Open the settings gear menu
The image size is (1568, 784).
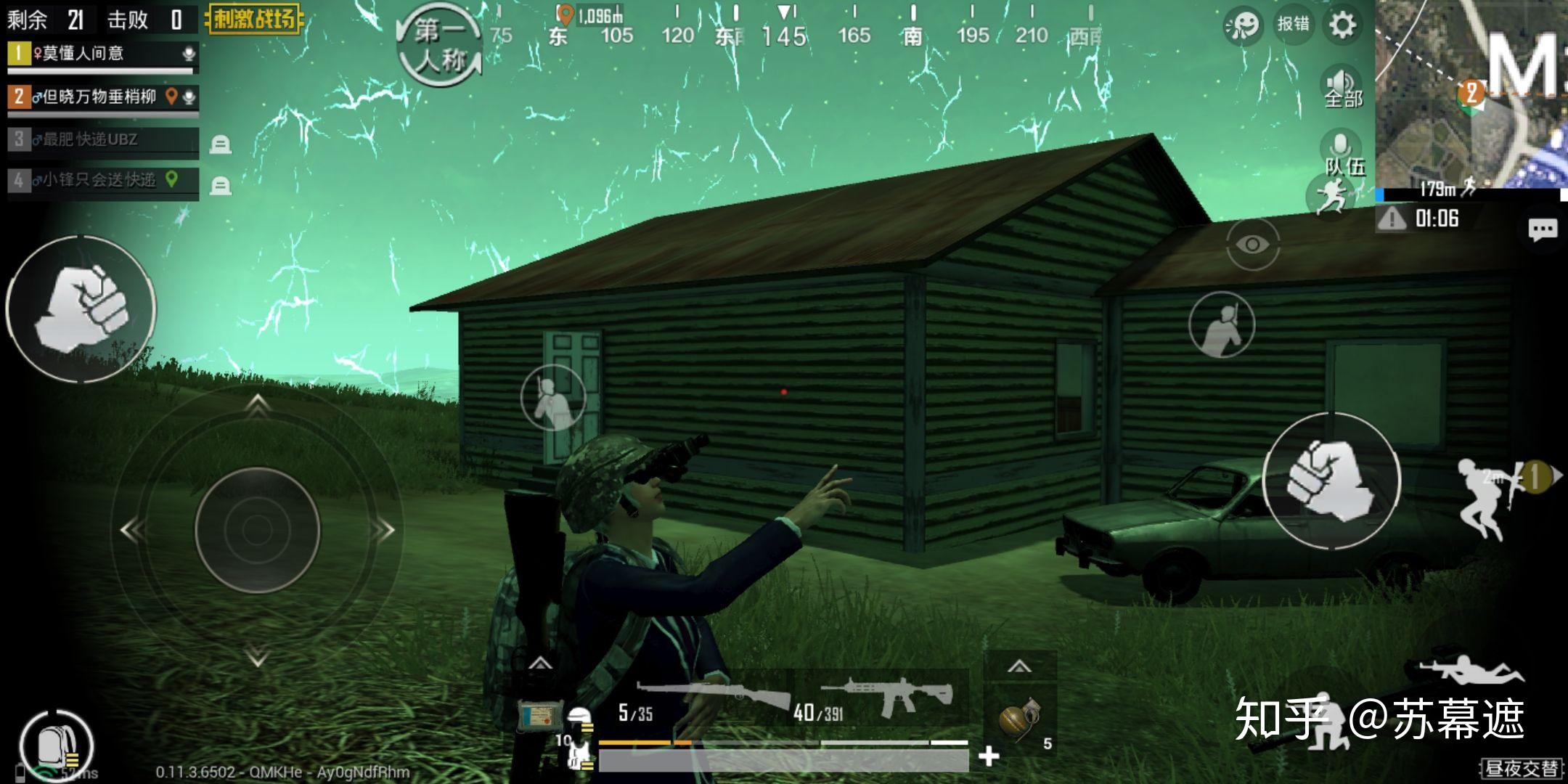pyautogui.click(x=1342, y=25)
